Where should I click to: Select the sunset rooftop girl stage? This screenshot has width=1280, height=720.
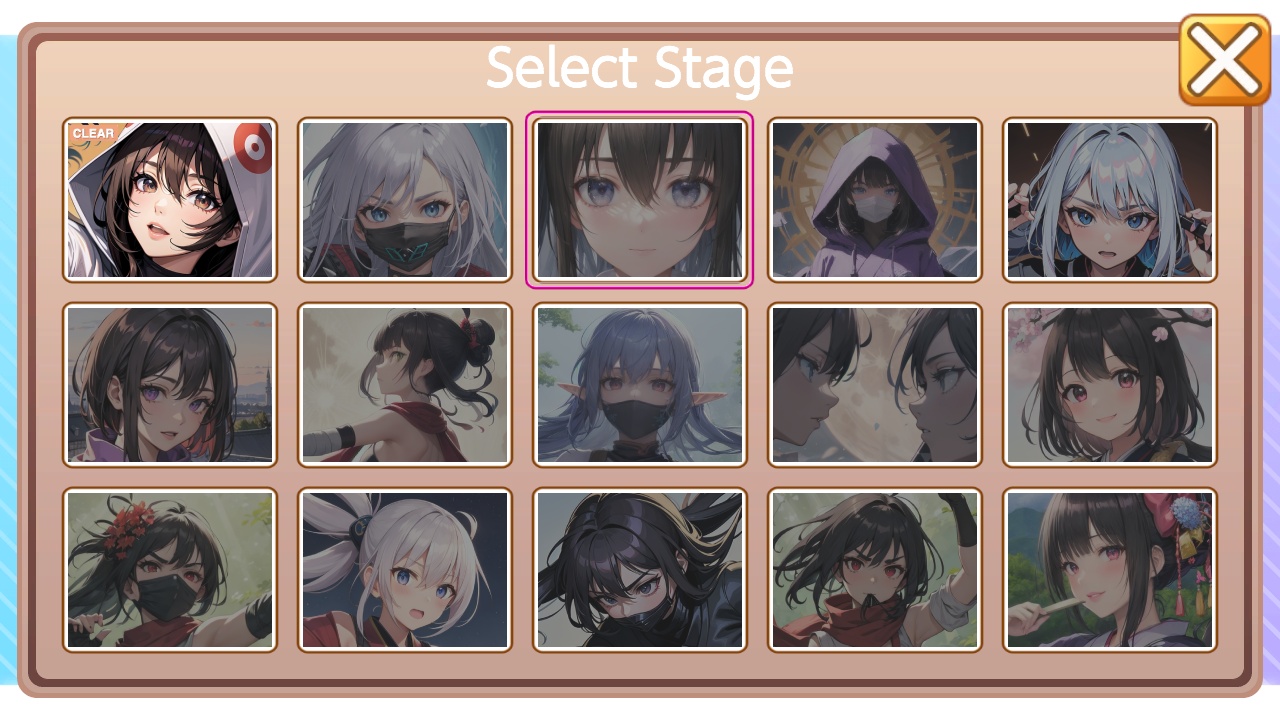click(169, 384)
